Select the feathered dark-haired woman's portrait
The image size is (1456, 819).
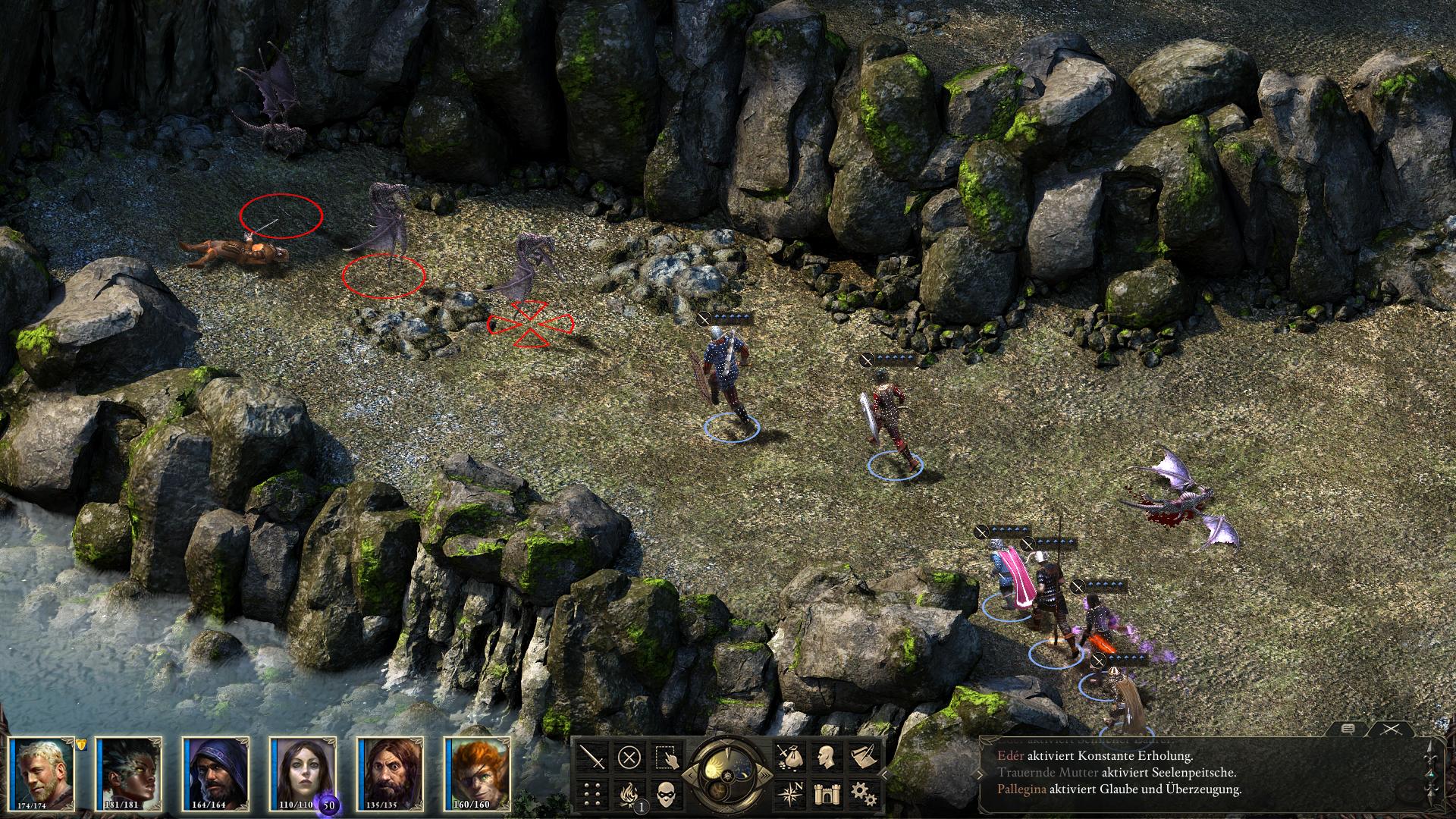[x=129, y=772]
